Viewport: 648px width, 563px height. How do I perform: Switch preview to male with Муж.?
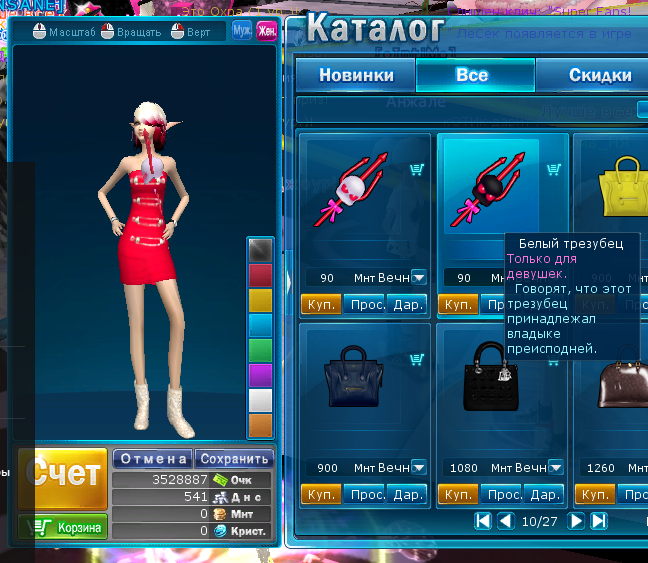point(242,30)
